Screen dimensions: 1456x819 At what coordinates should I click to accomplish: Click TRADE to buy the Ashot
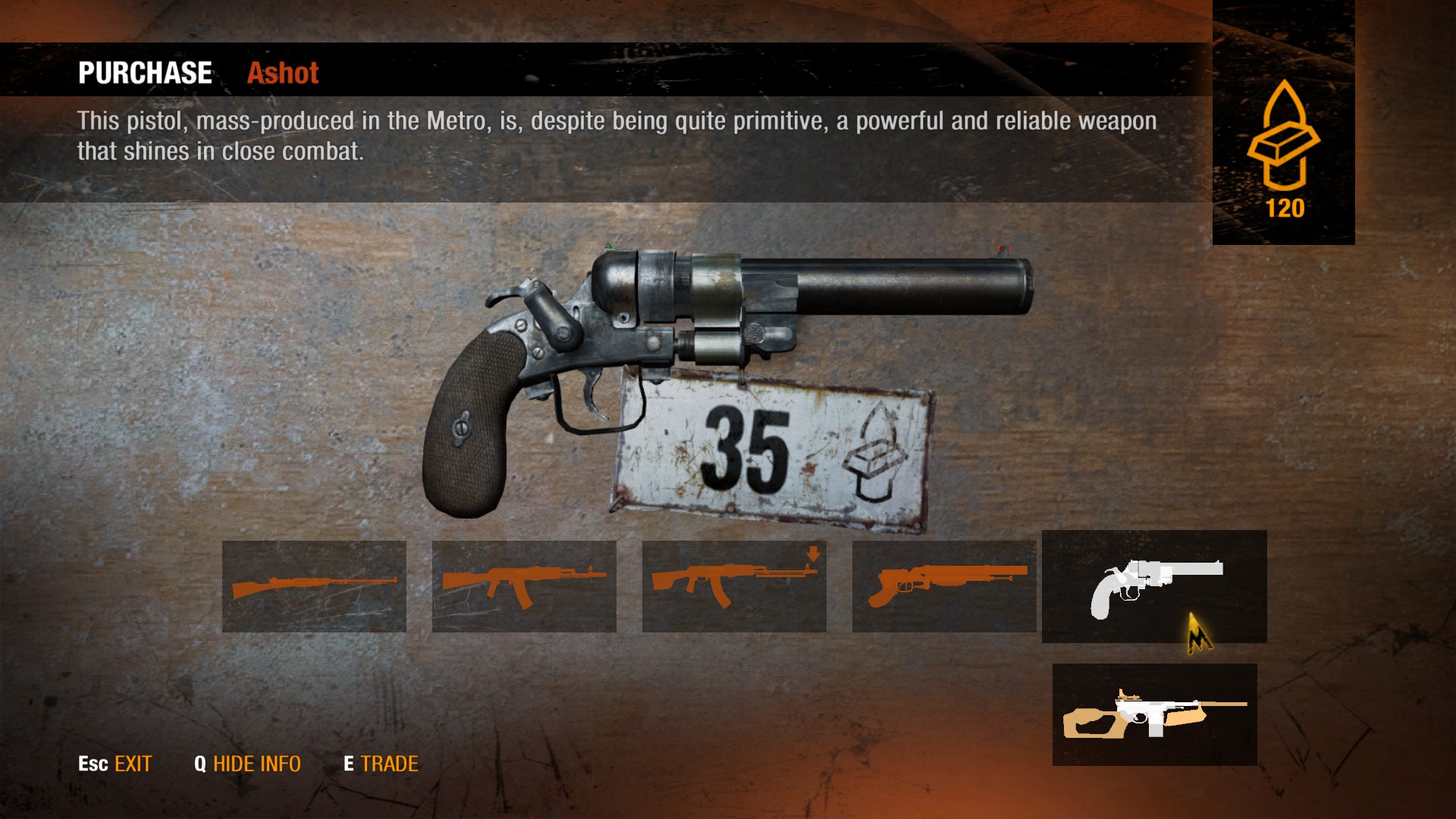coord(381,764)
